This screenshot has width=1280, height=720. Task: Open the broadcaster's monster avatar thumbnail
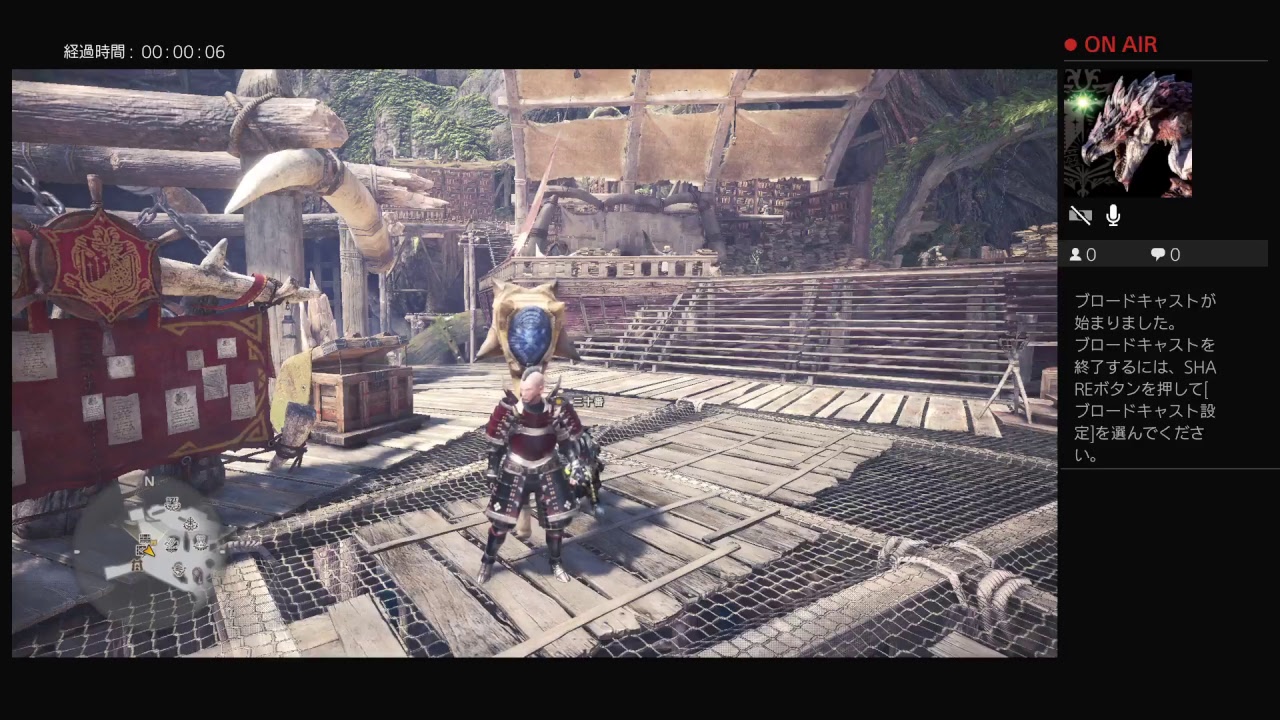(x=1128, y=134)
